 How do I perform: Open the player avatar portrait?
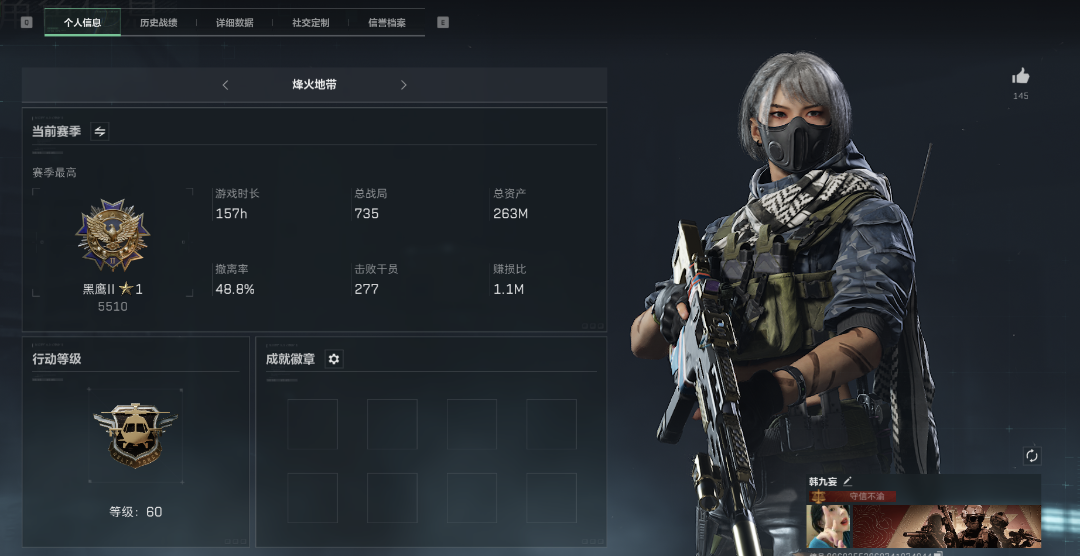(828, 526)
